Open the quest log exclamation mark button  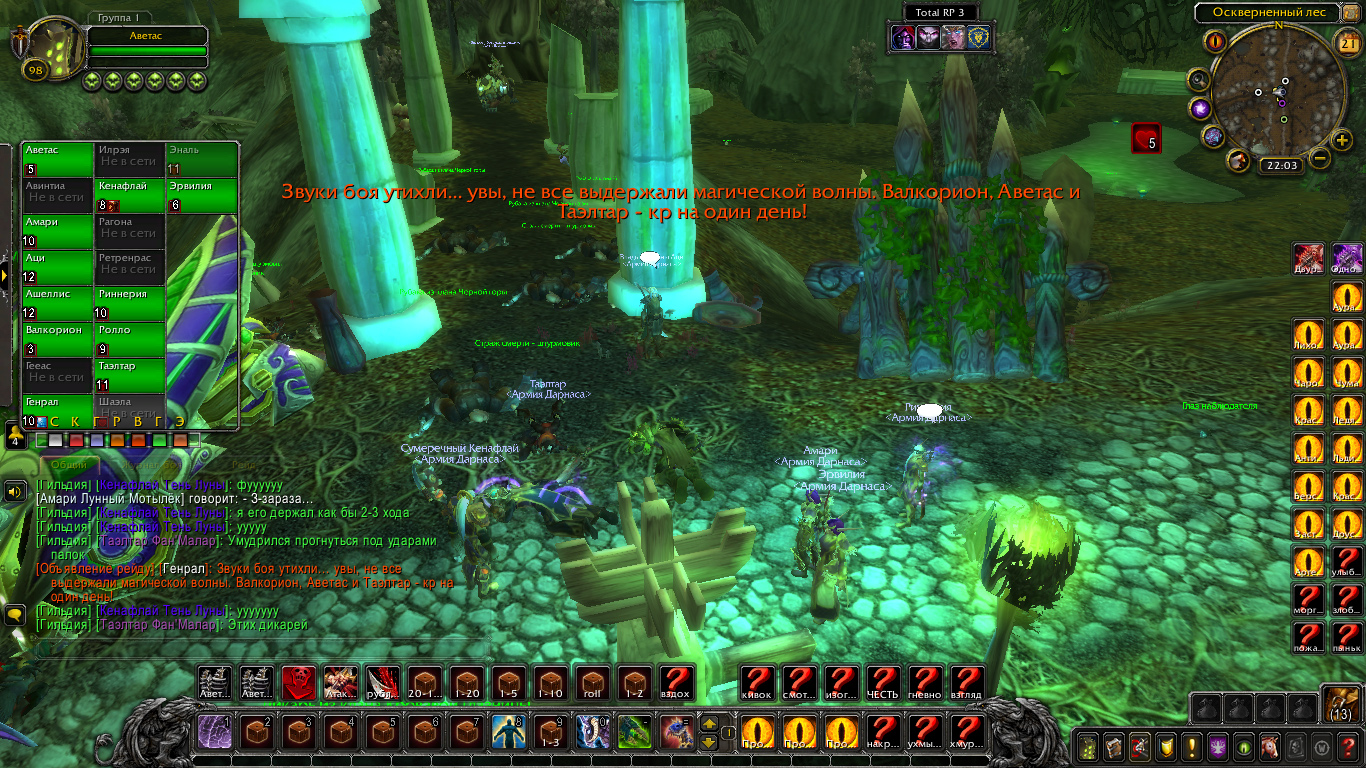(1191, 746)
